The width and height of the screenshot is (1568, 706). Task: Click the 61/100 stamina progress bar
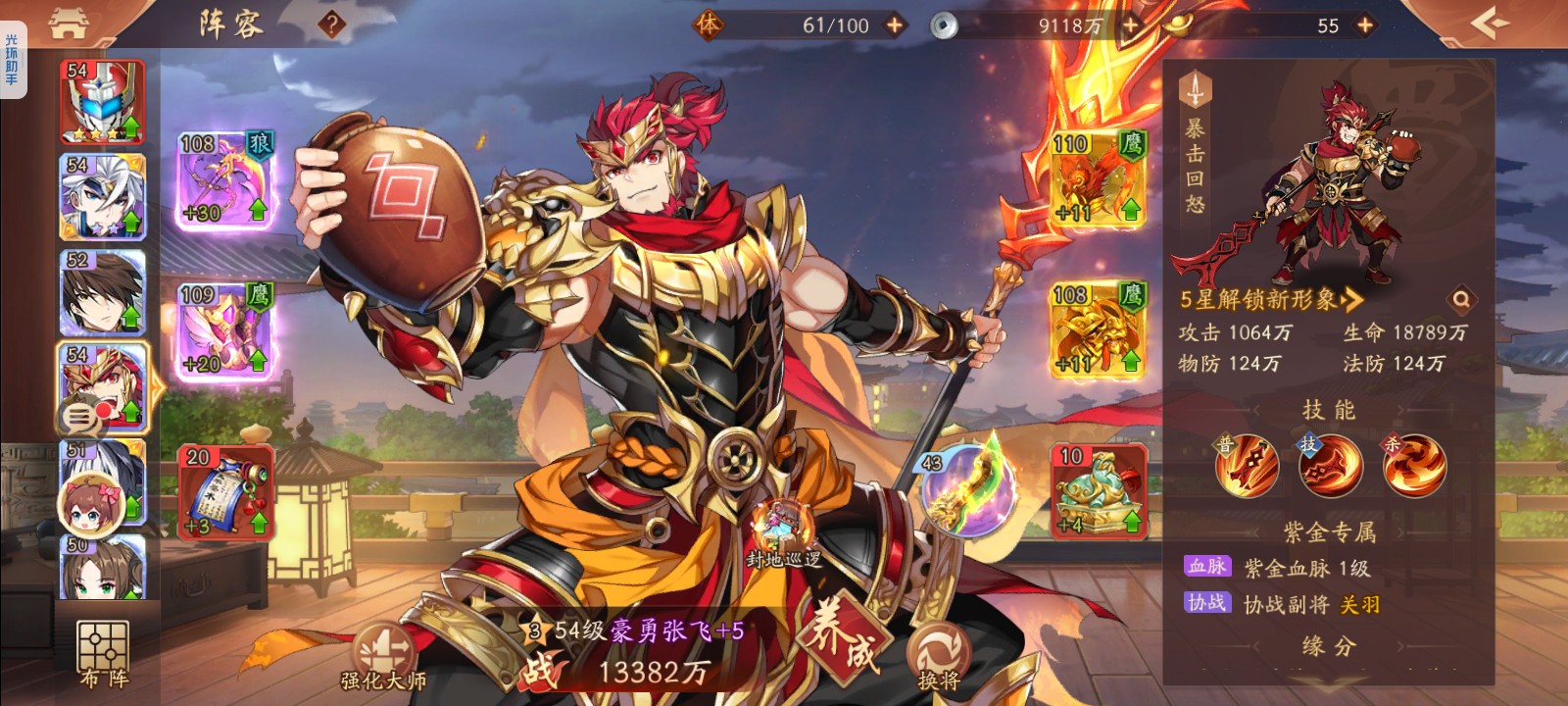coord(838,24)
